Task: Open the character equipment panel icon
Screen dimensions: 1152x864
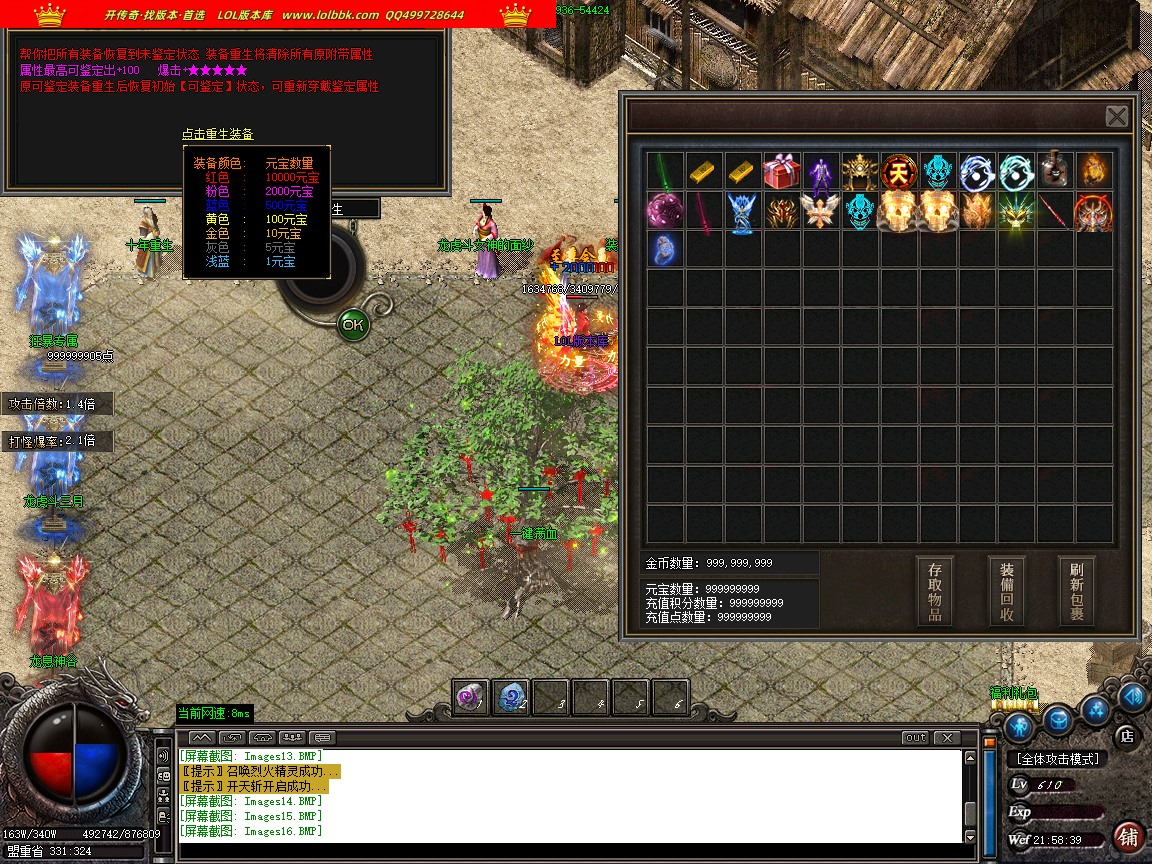Action: [x=1019, y=726]
